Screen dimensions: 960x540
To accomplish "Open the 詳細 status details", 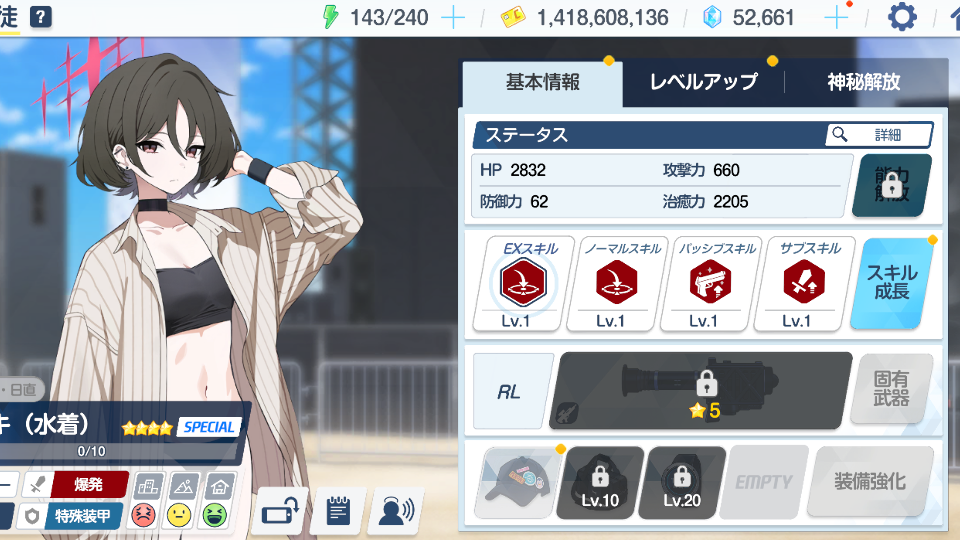I will coord(879,134).
